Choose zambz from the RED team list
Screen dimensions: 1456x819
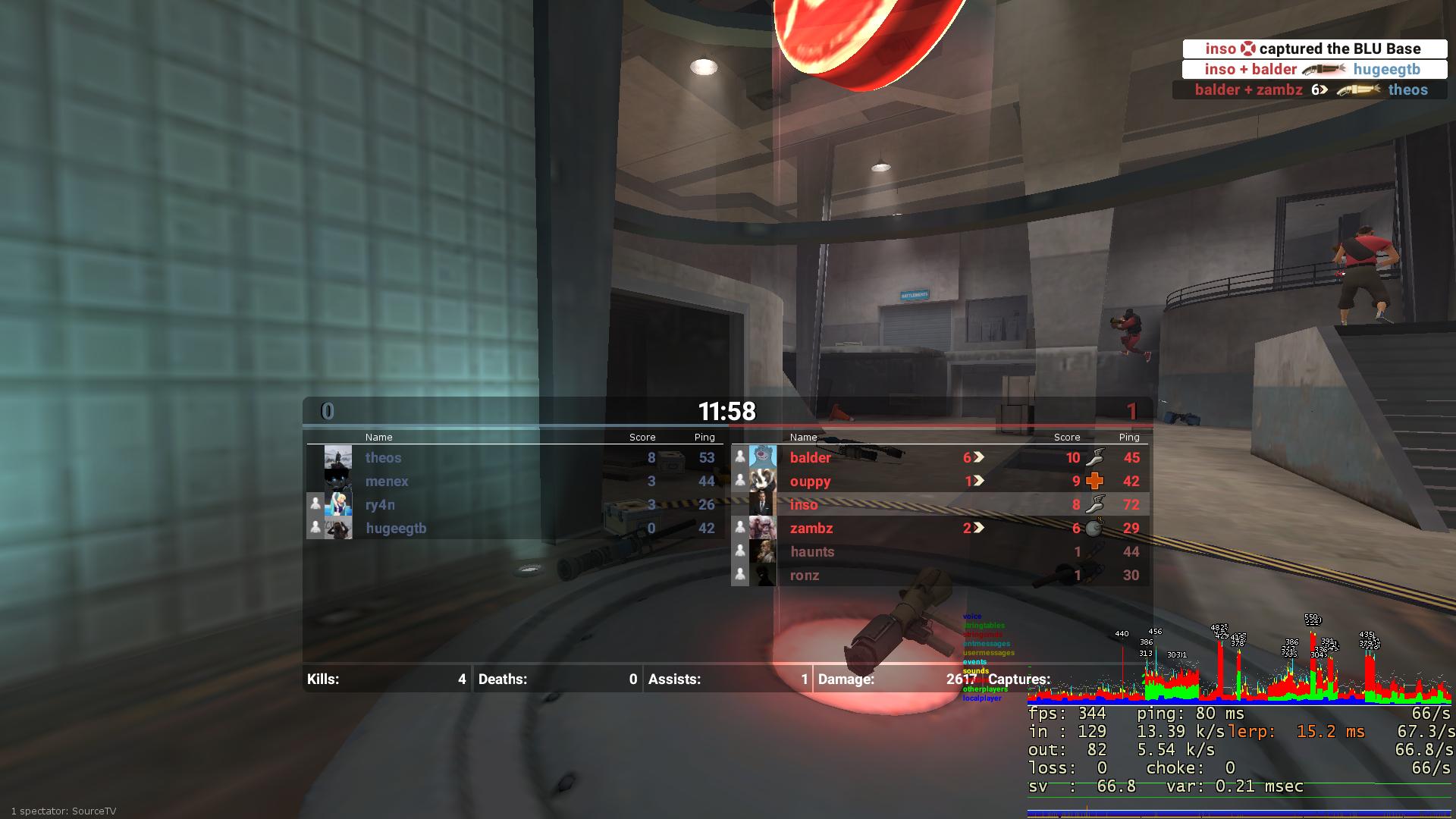click(x=811, y=529)
